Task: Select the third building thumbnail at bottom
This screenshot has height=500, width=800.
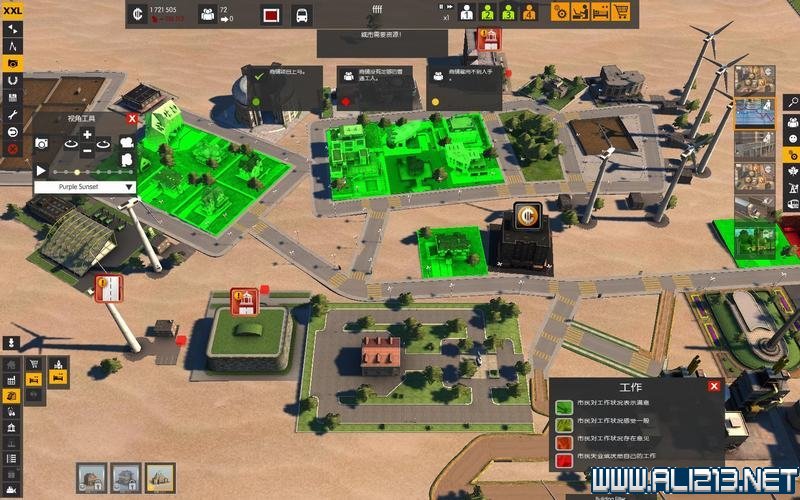Action: pyautogui.click(x=160, y=476)
